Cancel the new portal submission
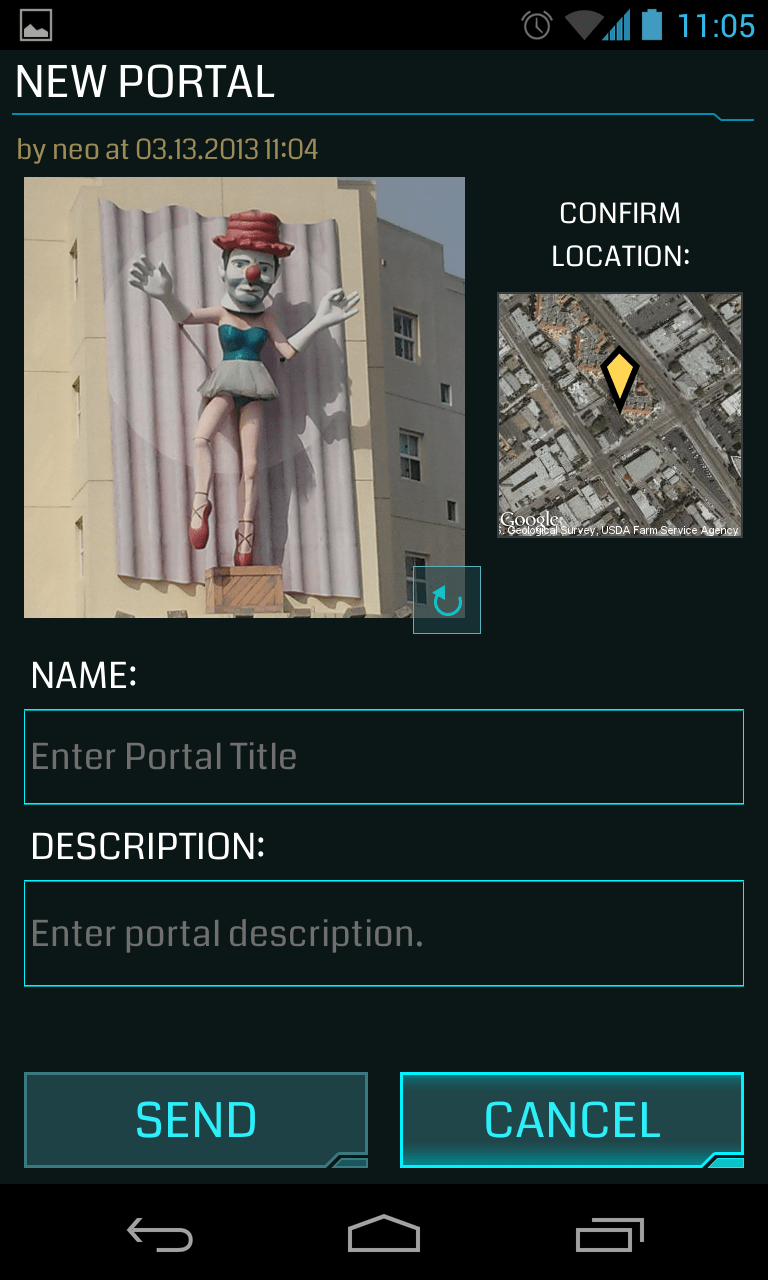The height and width of the screenshot is (1280, 768). coord(572,1120)
